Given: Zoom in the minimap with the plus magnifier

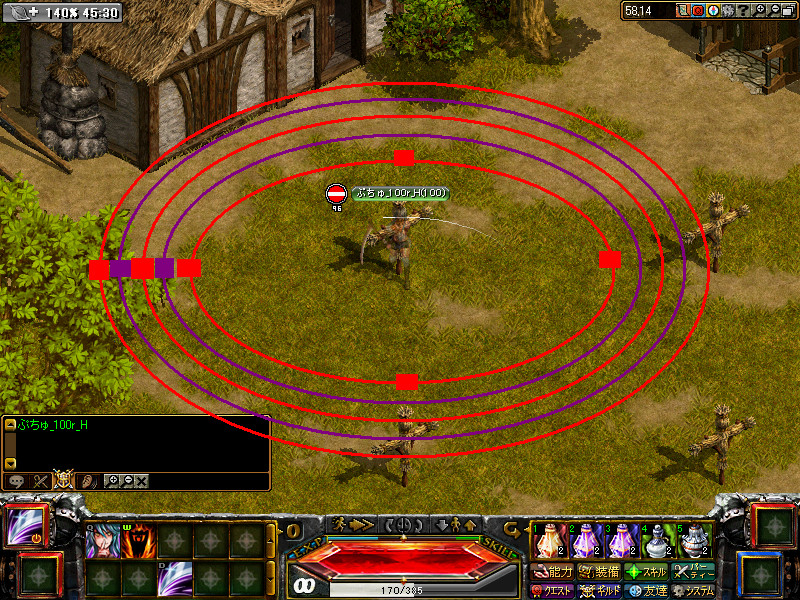Looking at the screenshot, I should (x=759, y=11).
